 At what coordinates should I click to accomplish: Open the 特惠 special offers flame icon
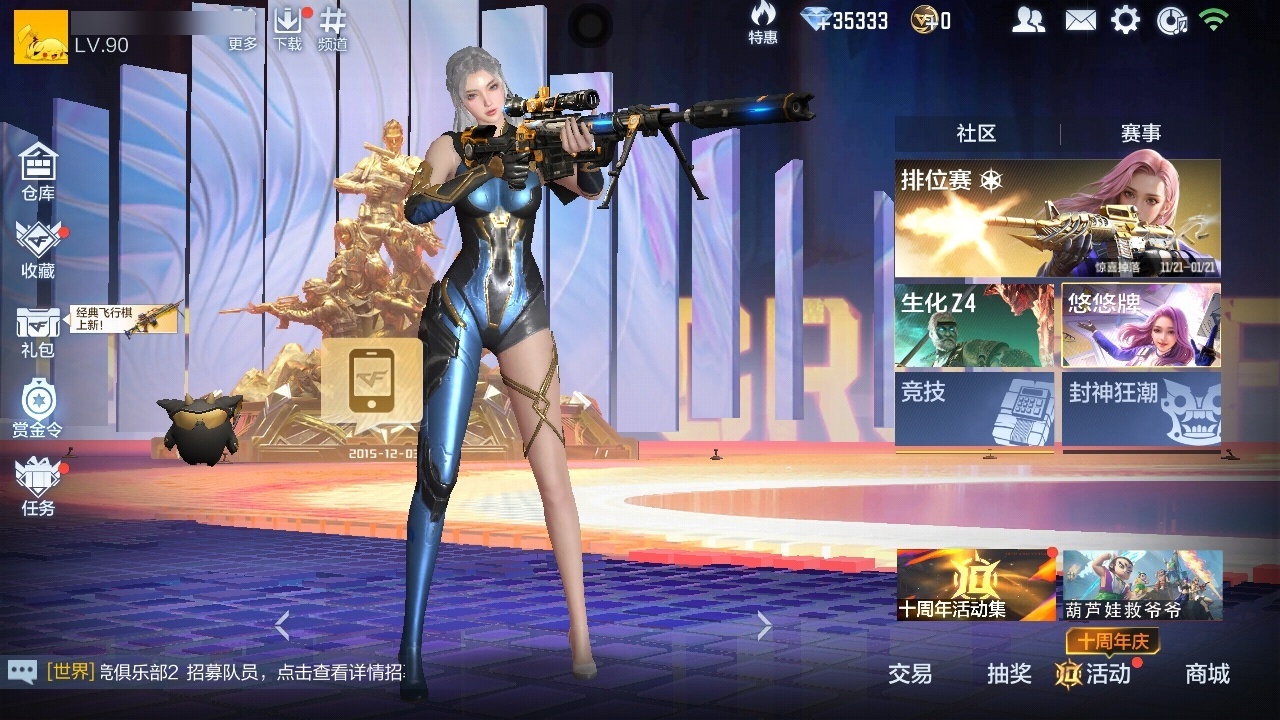[x=762, y=18]
